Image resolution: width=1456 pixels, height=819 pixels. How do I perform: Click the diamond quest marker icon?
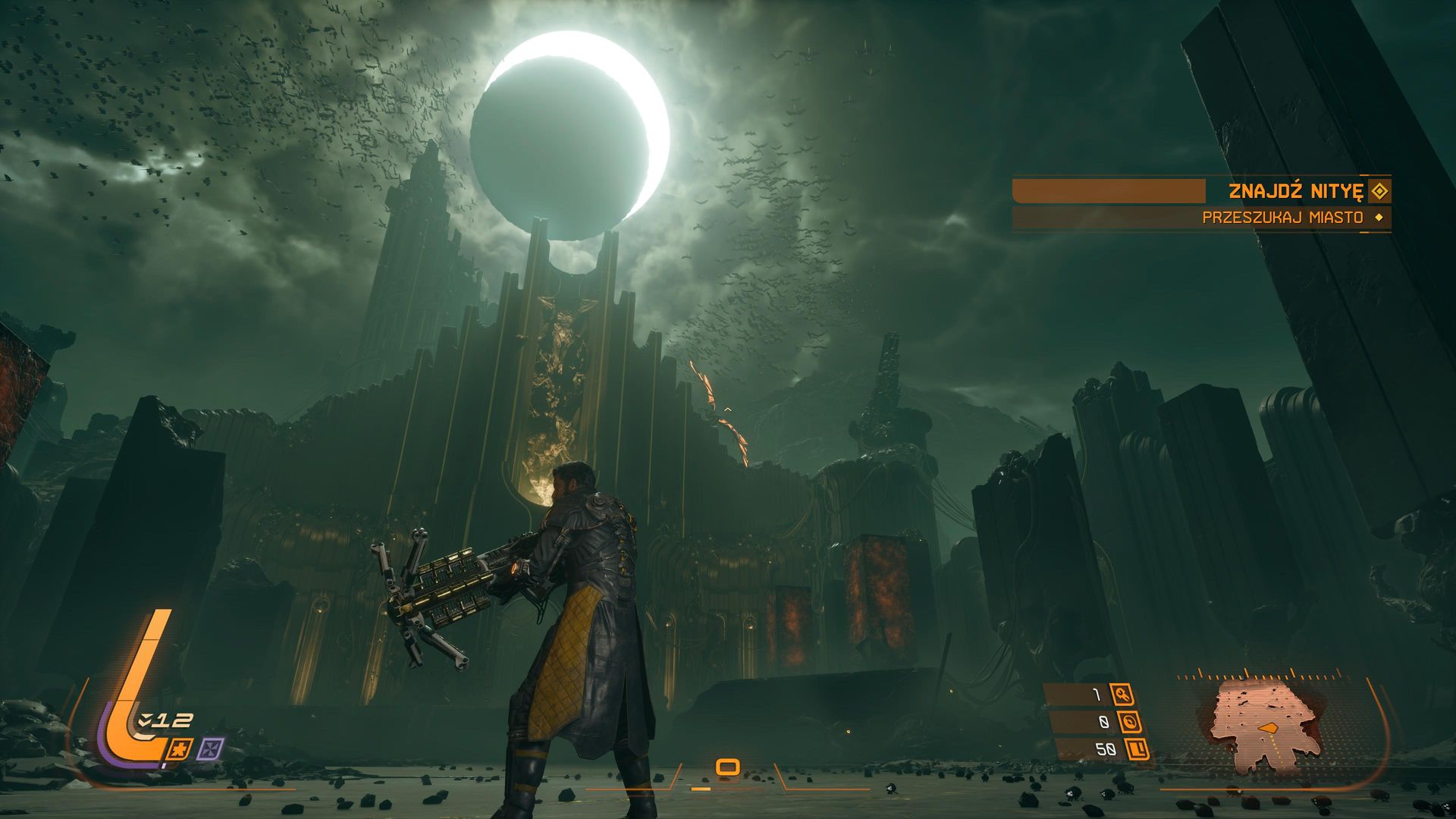click(1379, 191)
